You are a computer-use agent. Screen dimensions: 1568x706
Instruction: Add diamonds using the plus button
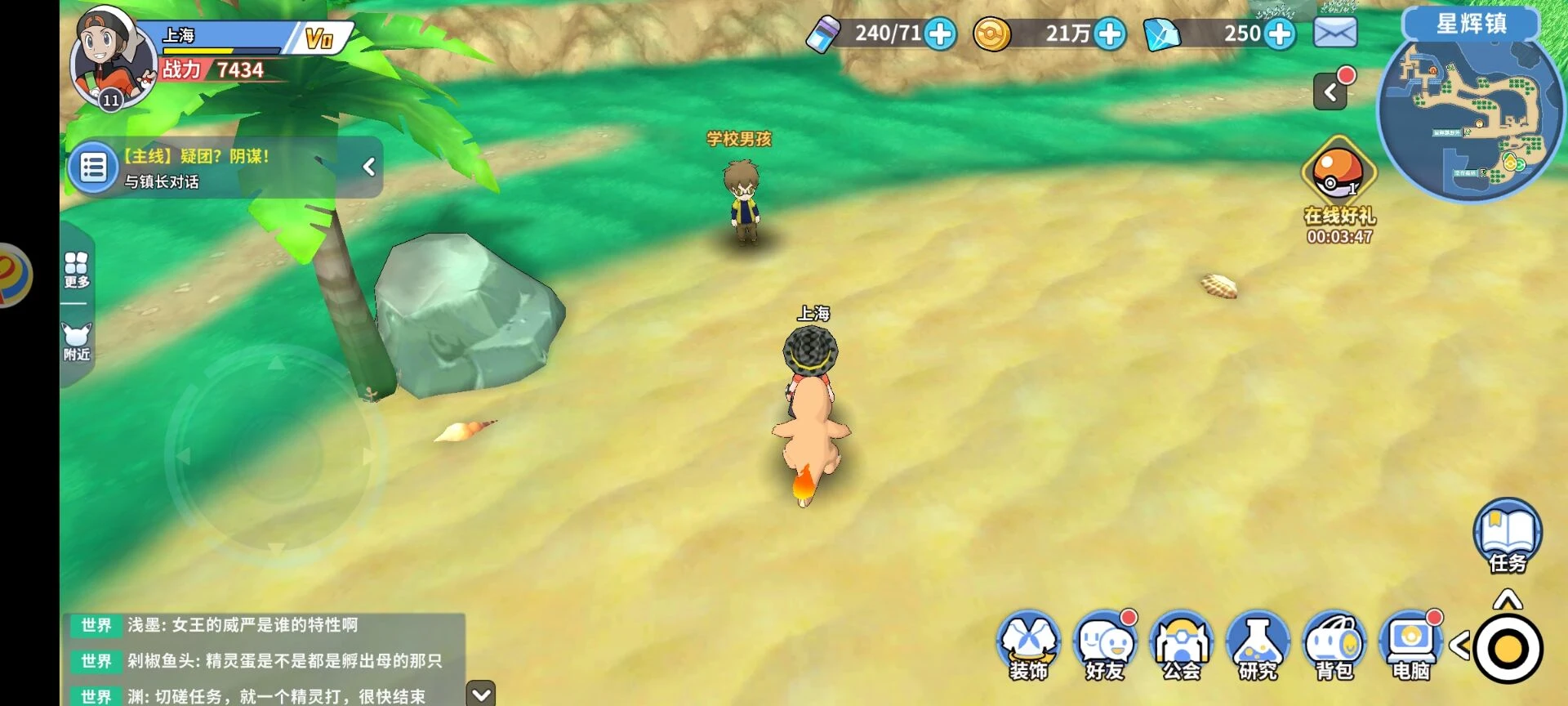coord(1280,34)
